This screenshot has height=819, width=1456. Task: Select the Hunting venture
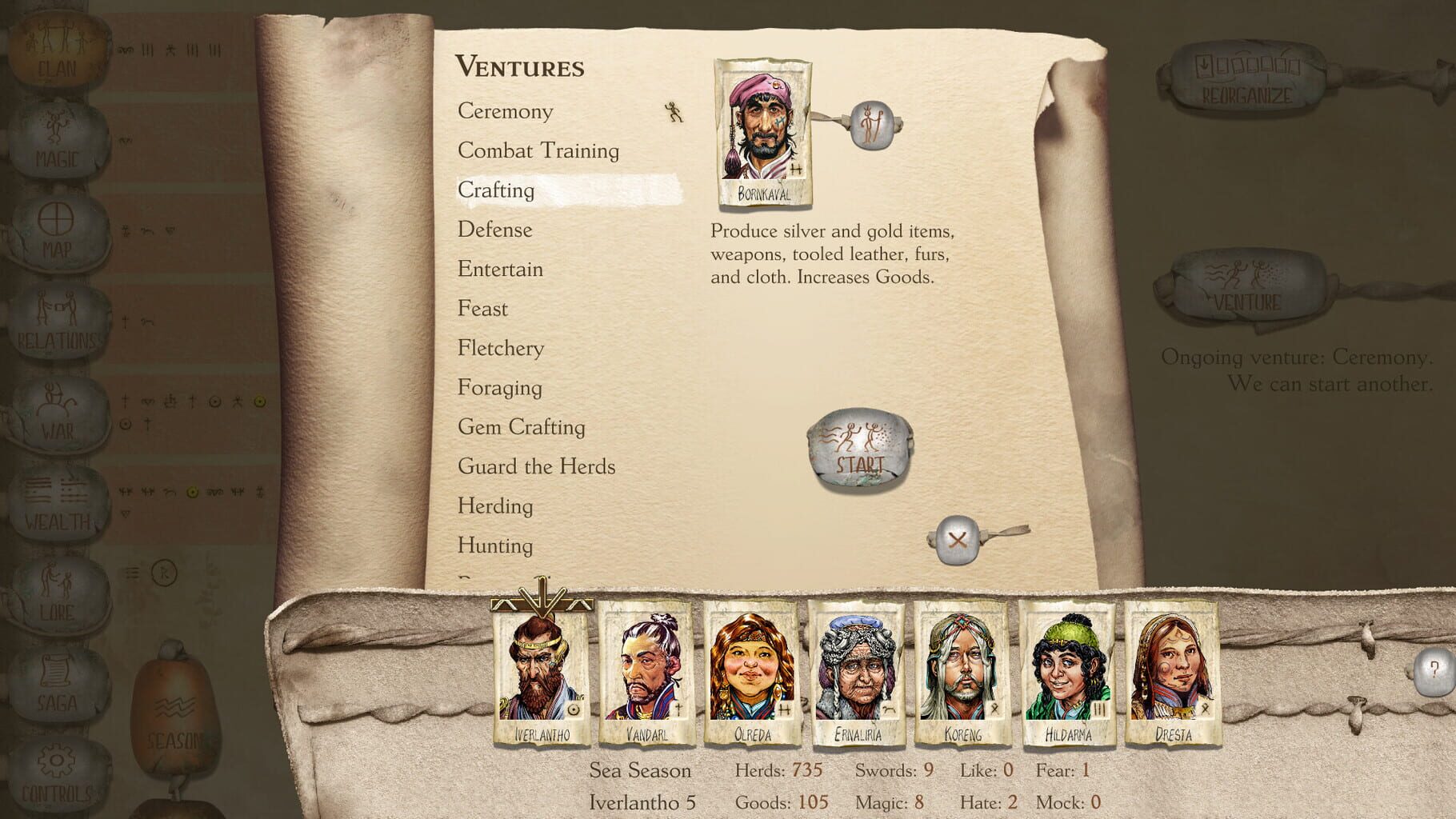pos(494,545)
